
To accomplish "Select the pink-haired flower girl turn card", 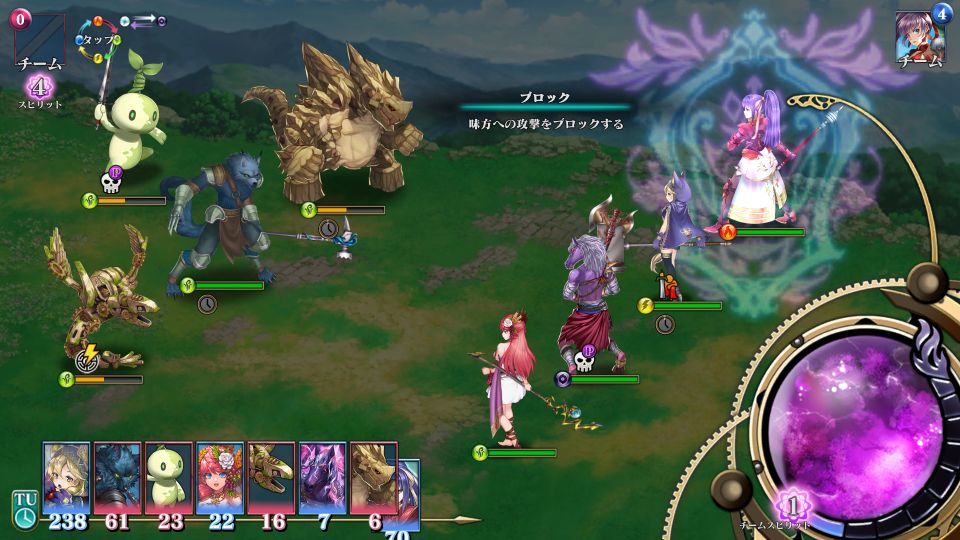I will 220,478.
